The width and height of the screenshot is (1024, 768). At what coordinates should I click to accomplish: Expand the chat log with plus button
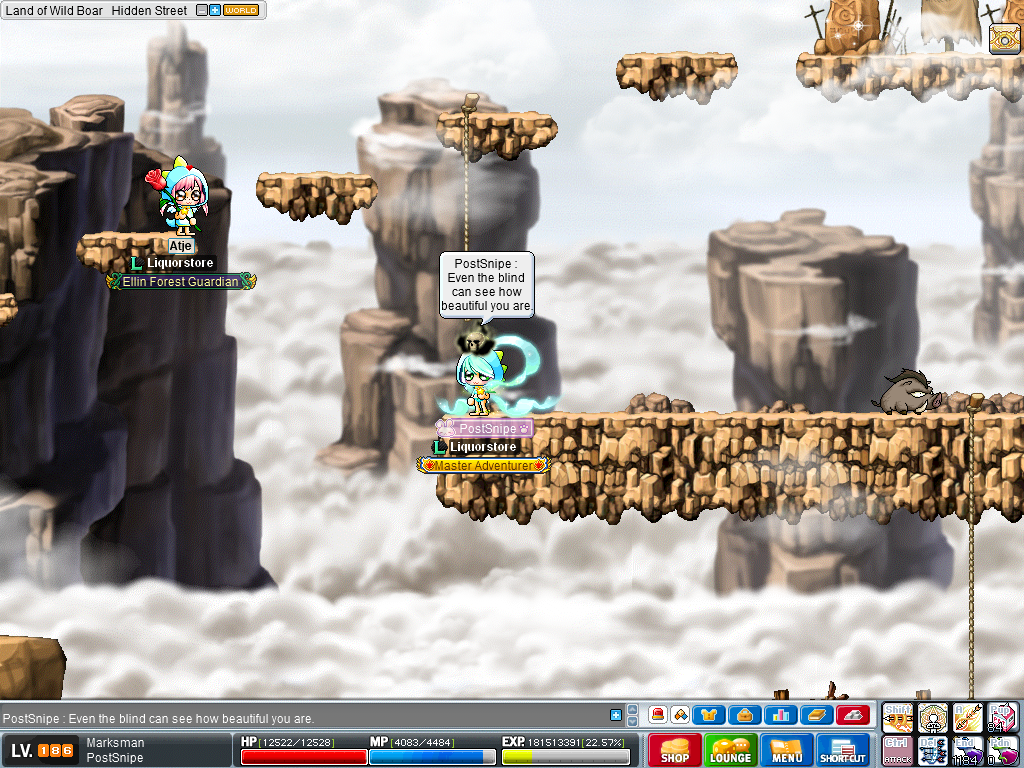pos(616,715)
